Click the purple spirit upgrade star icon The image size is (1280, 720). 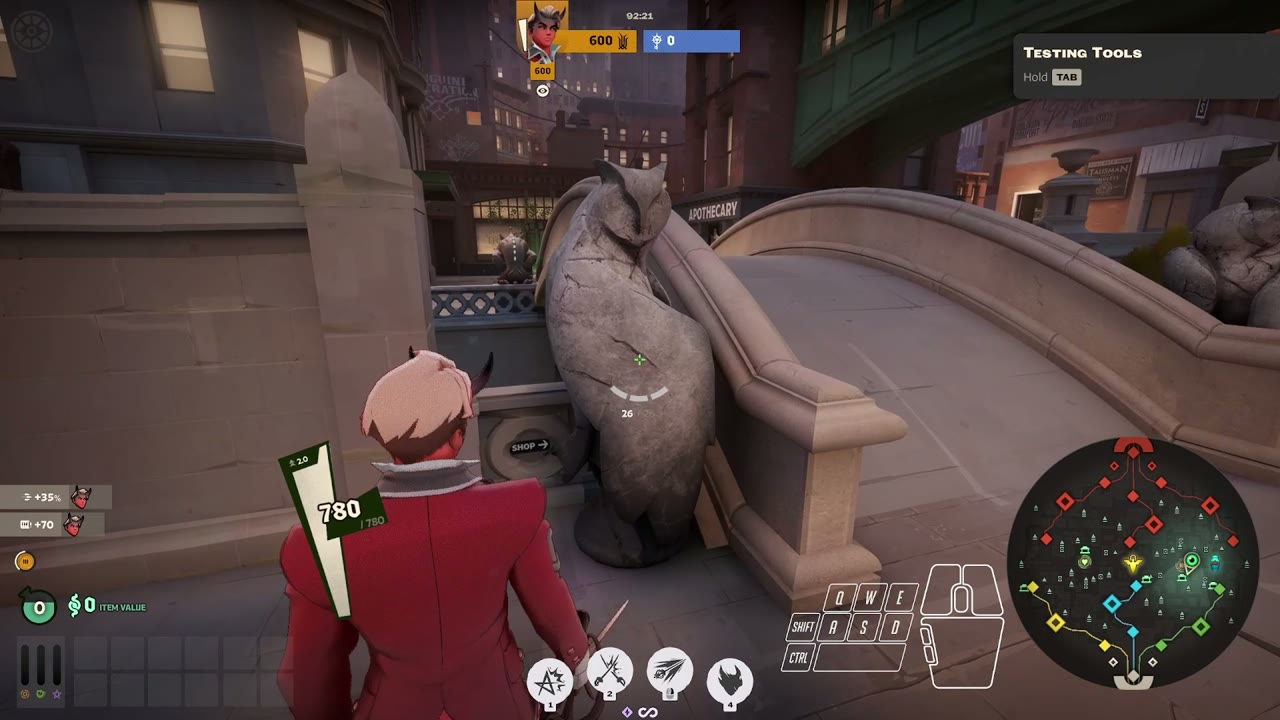click(56, 696)
